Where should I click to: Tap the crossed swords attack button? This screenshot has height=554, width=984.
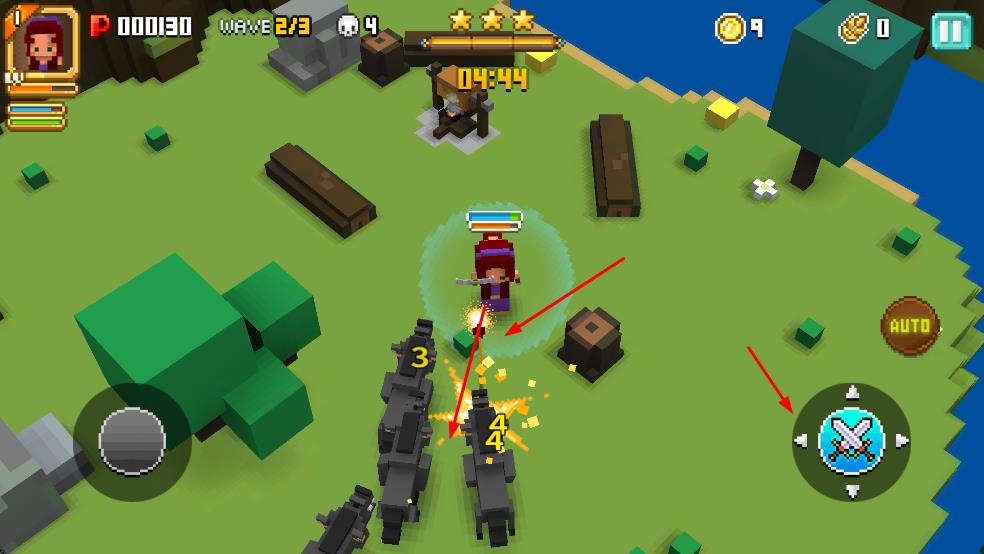tap(851, 440)
